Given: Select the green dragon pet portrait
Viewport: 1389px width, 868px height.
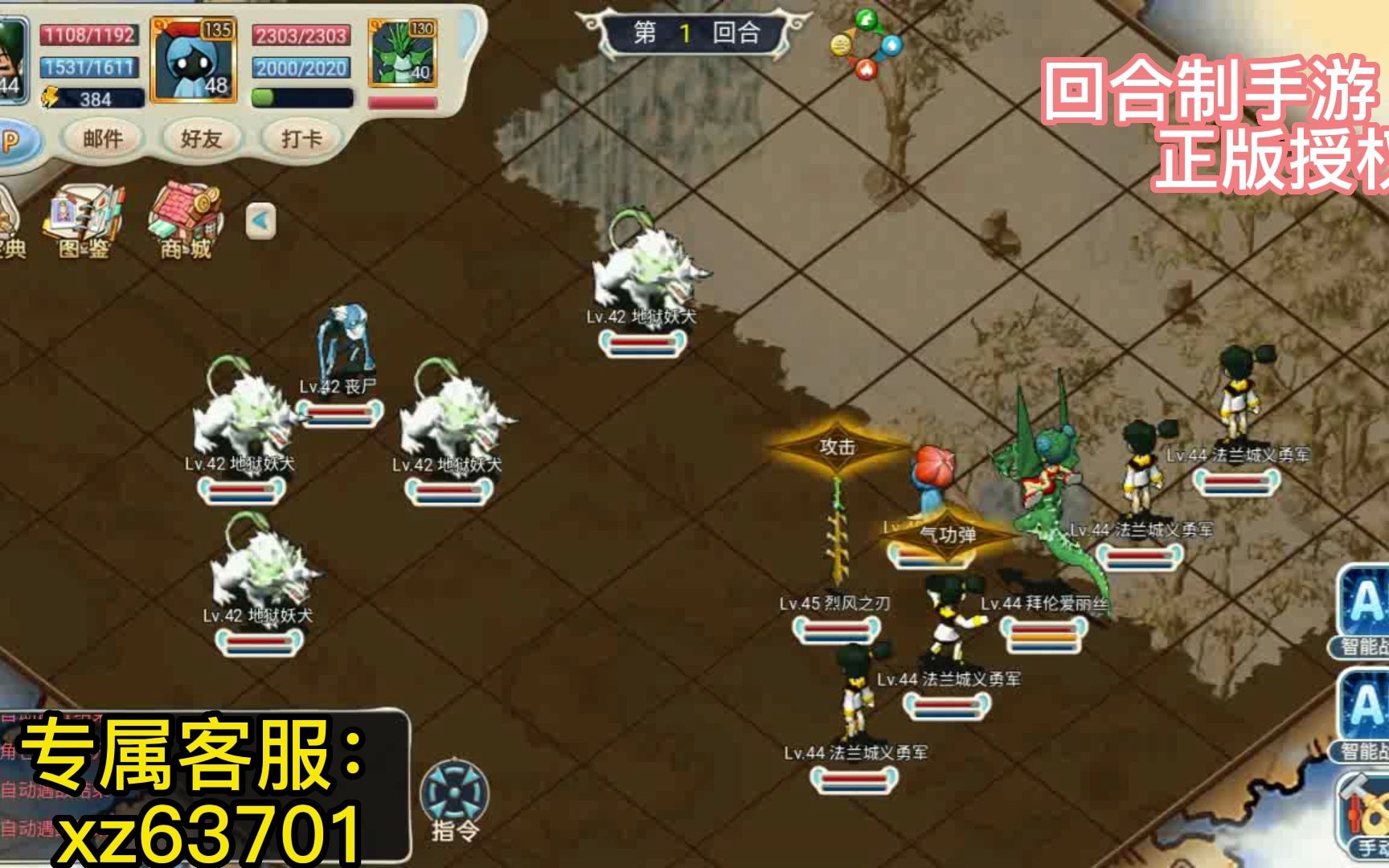Looking at the screenshot, I should tap(402, 53).
